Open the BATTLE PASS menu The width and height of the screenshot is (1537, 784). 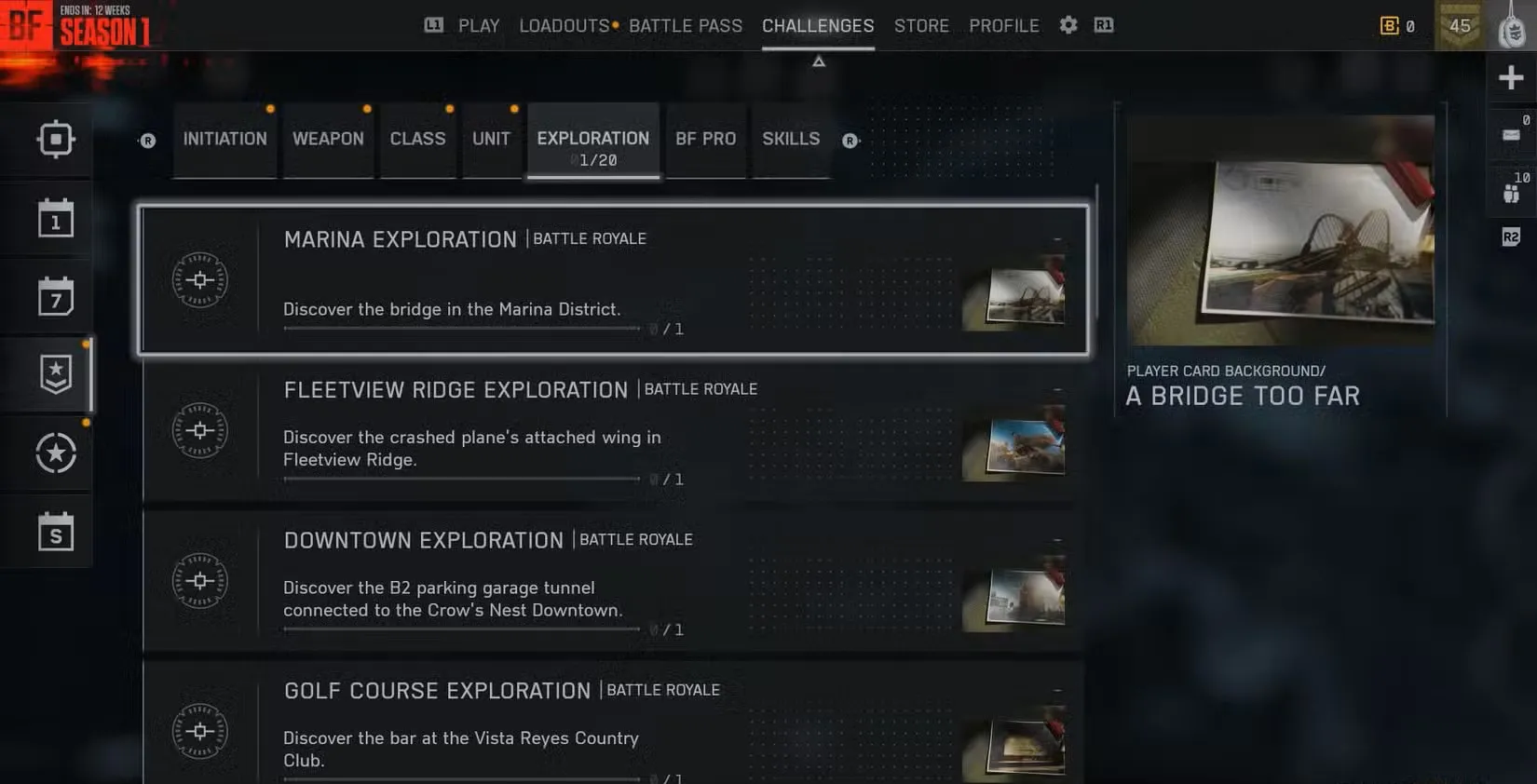point(686,25)
